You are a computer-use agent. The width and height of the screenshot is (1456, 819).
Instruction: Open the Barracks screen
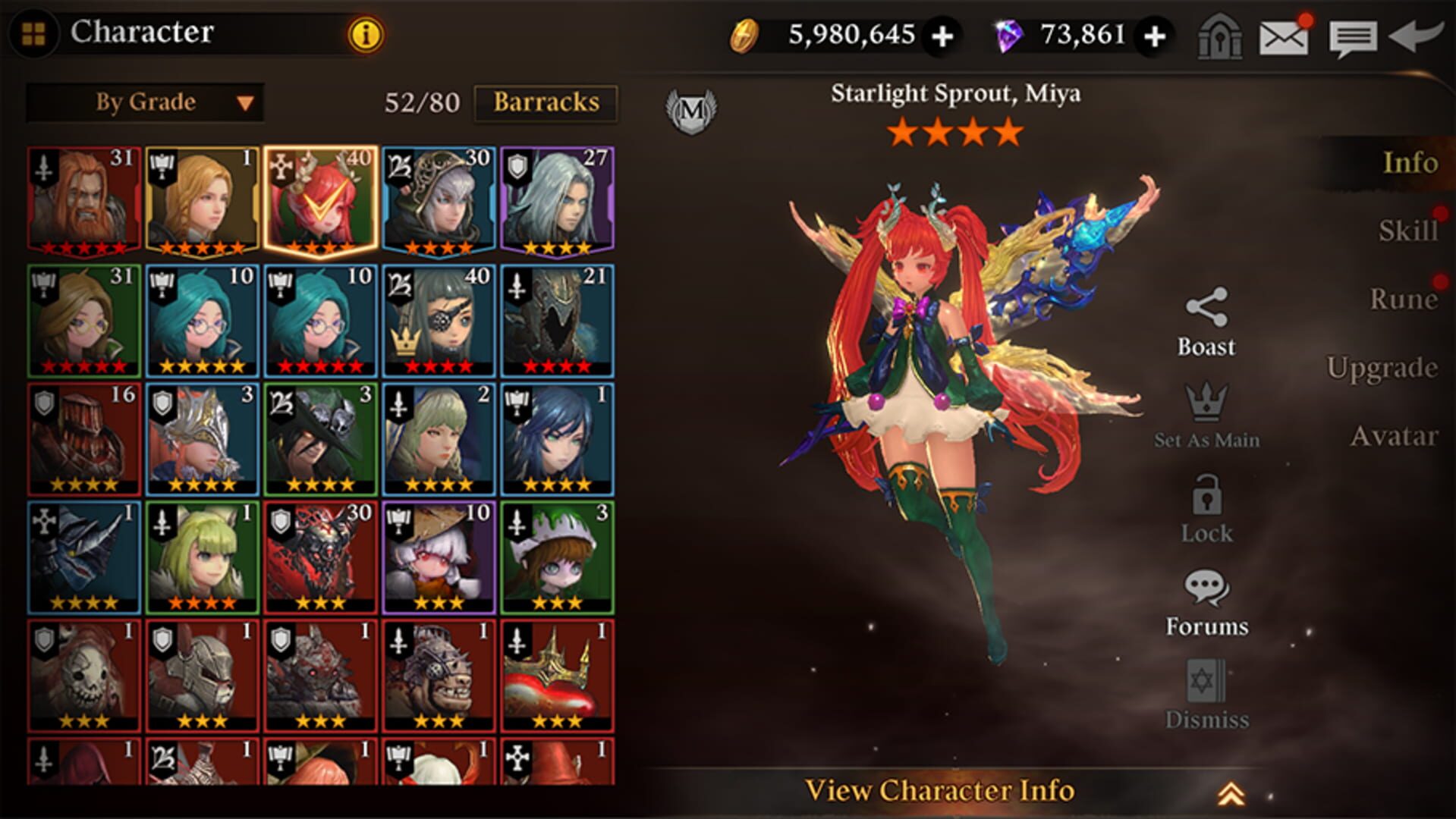coord(548,103)
